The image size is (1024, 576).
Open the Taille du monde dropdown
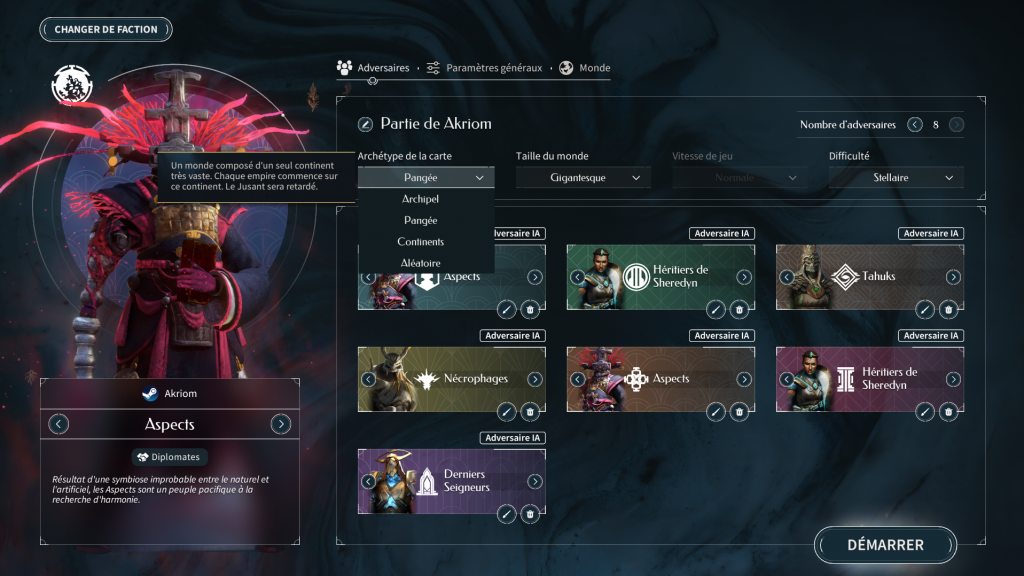click(583, 178)
